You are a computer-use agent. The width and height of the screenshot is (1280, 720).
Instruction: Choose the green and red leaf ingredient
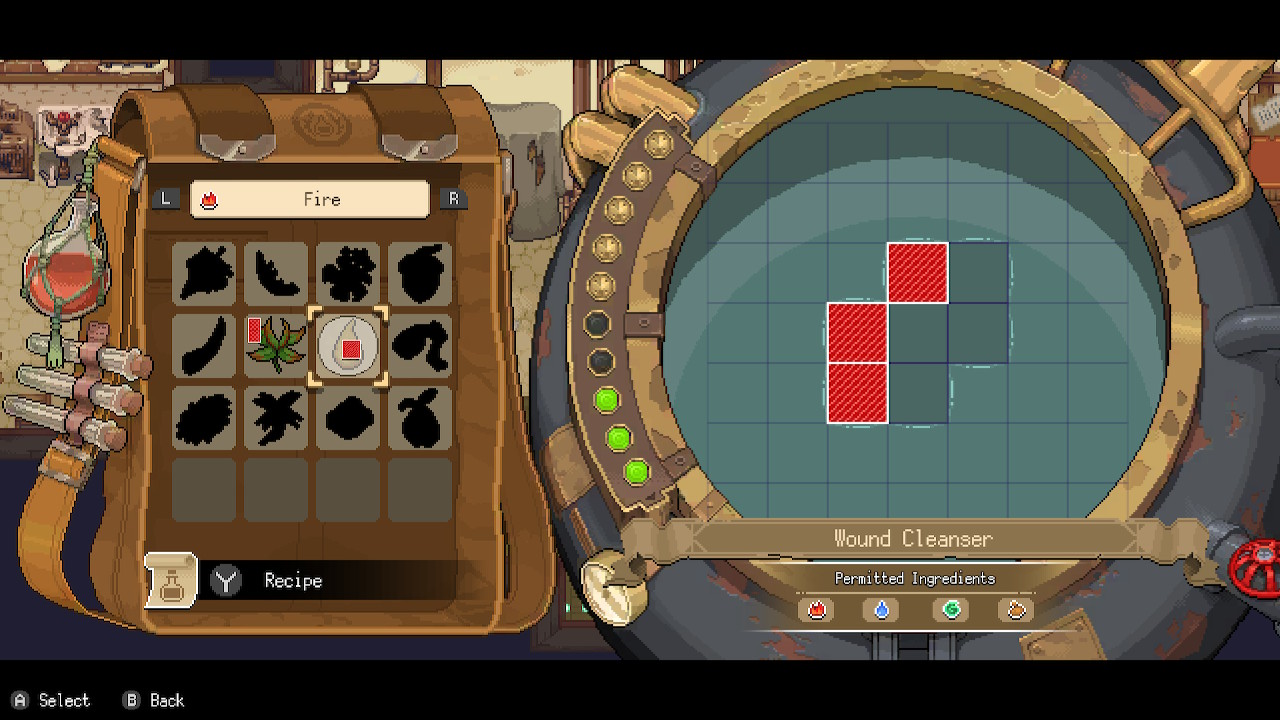276,345
